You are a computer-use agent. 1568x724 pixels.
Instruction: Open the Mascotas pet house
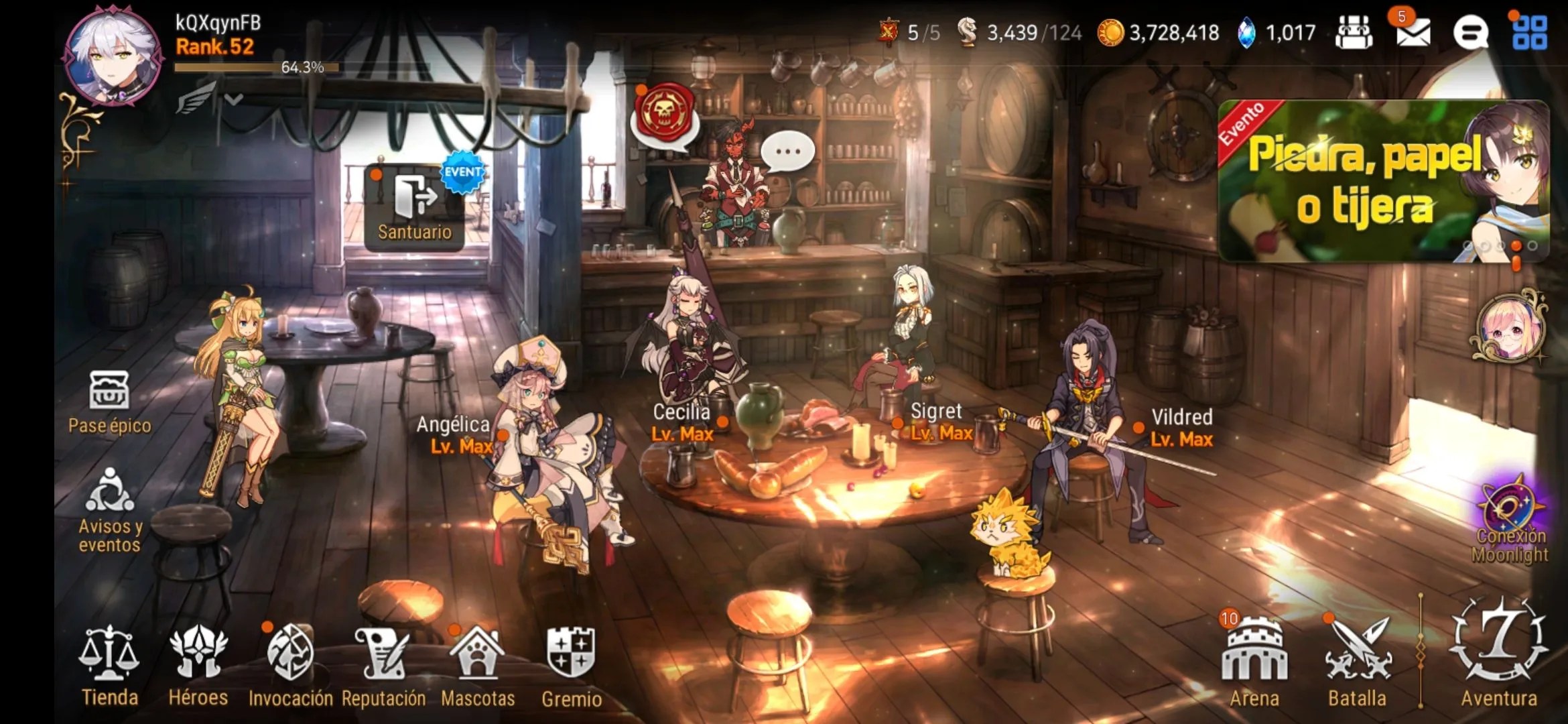[478, 664]
